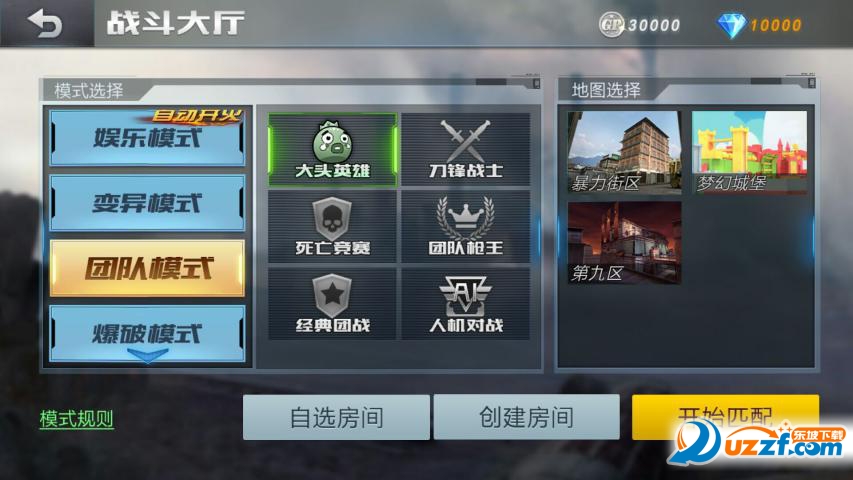Choose 人机对战 versus AI mode
The height and width of the screenshot is (480, 853).
point(466,303)
